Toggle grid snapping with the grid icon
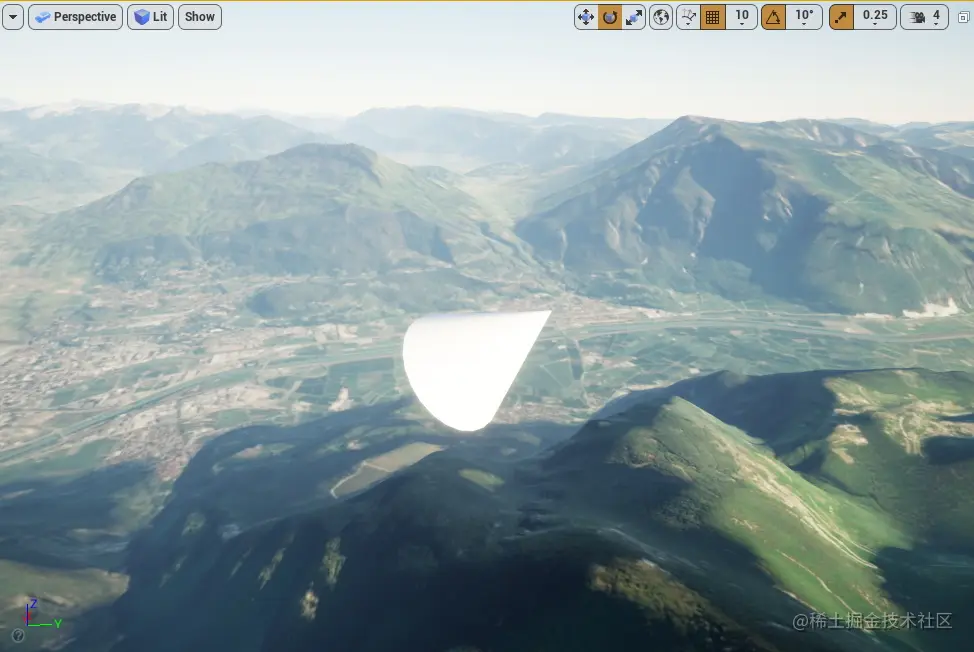The height and width of the screenshot is (652, 974). 713,17
